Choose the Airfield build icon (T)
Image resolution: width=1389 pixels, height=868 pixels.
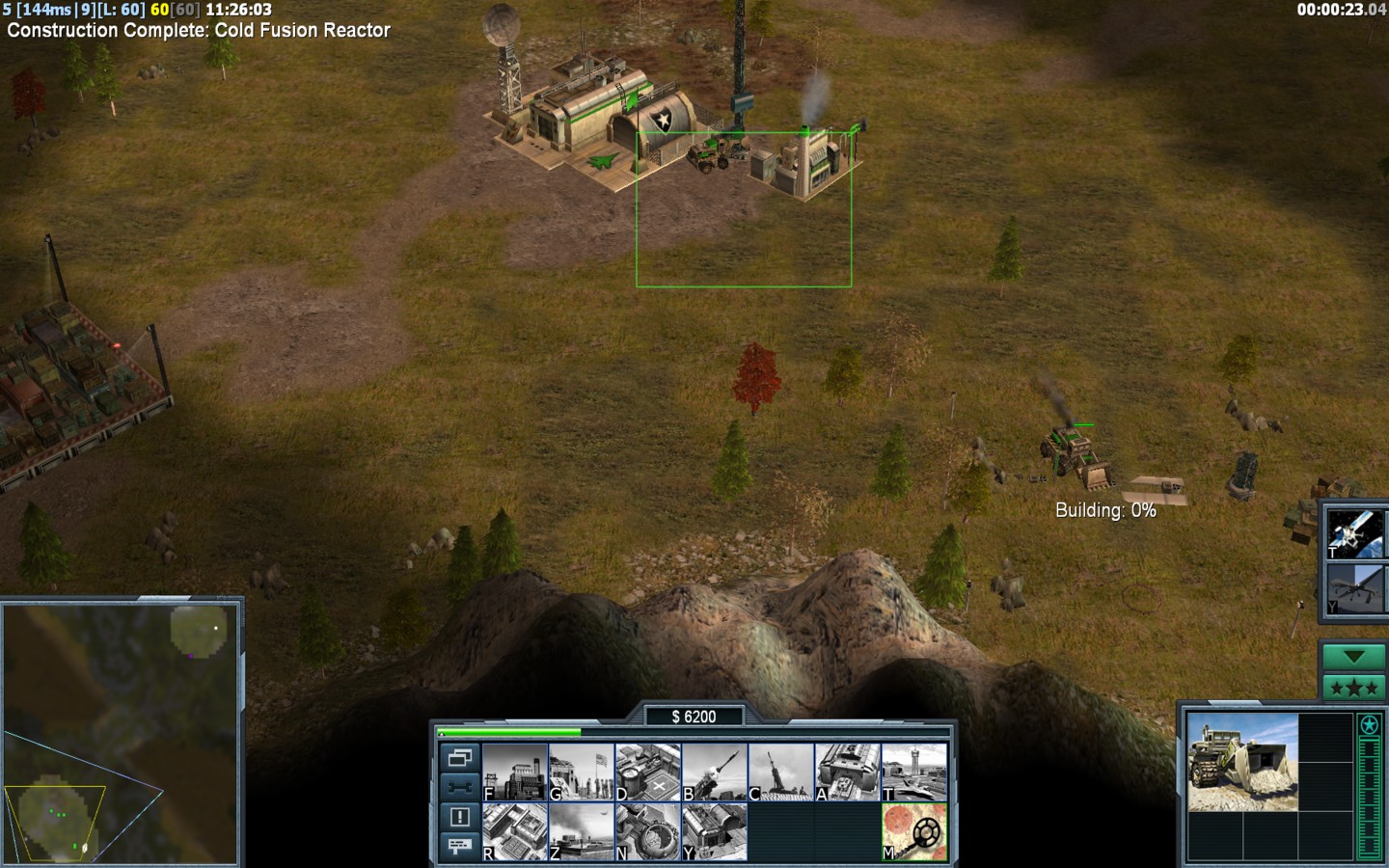coord(914,772)
